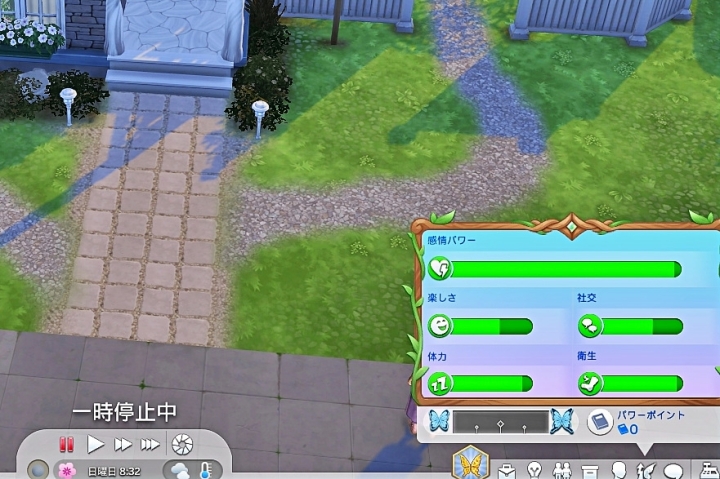Screen dimensions: 720x479
Task: Open the speech bubble panel
Action: click(x=673, y=470)
